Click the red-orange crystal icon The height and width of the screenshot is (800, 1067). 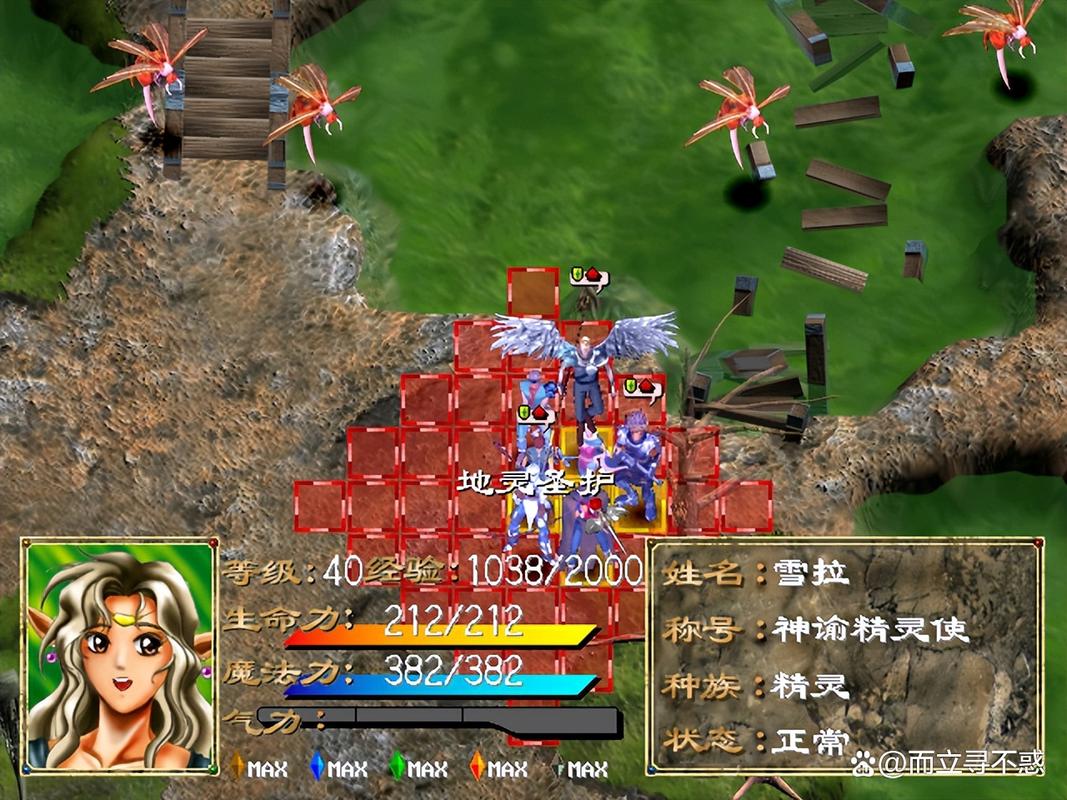click(477, 767)
